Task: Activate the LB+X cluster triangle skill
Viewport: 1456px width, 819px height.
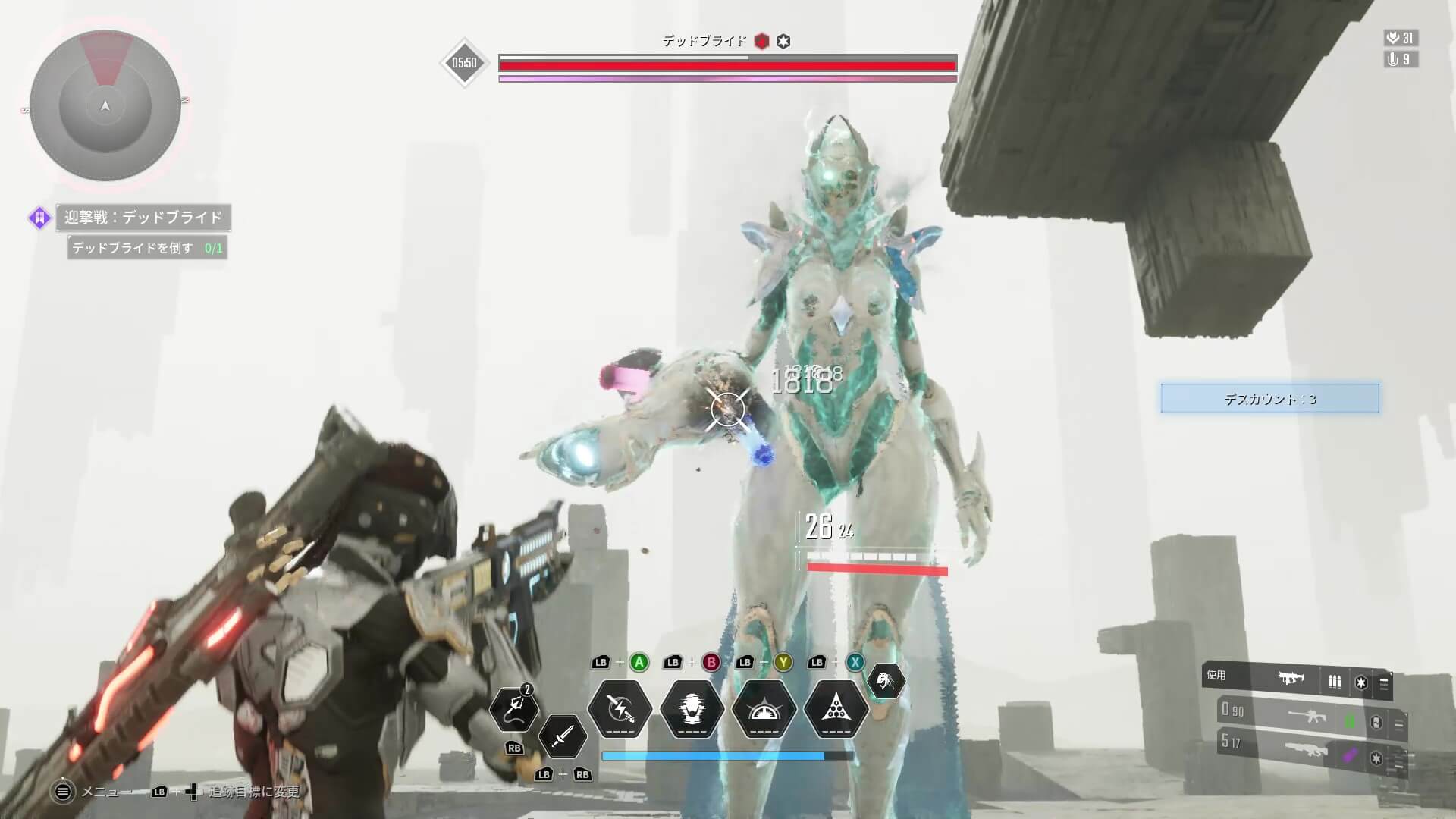Action: coord(835,711)
